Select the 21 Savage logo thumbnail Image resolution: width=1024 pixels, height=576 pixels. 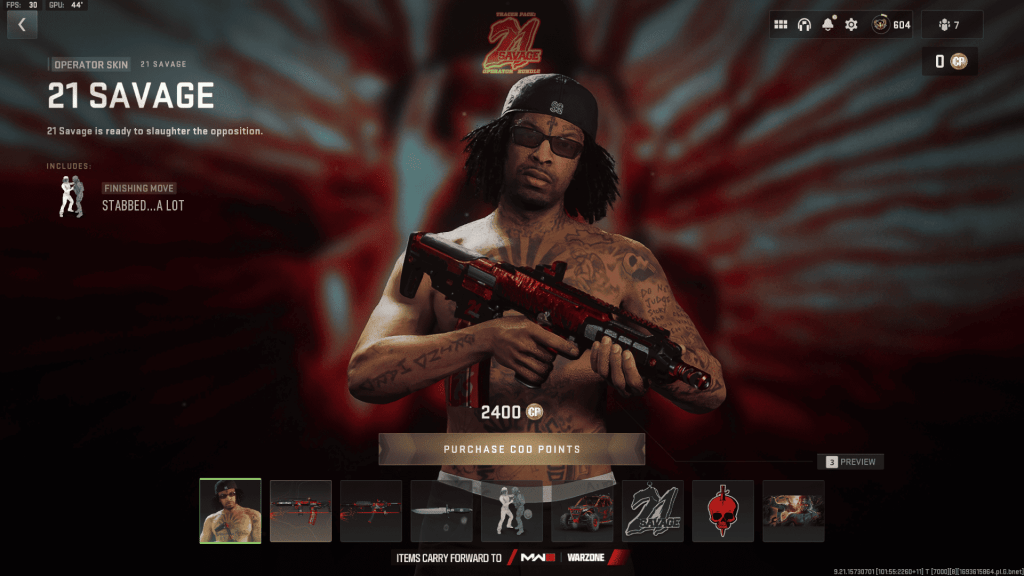click(x=653, y=511)
